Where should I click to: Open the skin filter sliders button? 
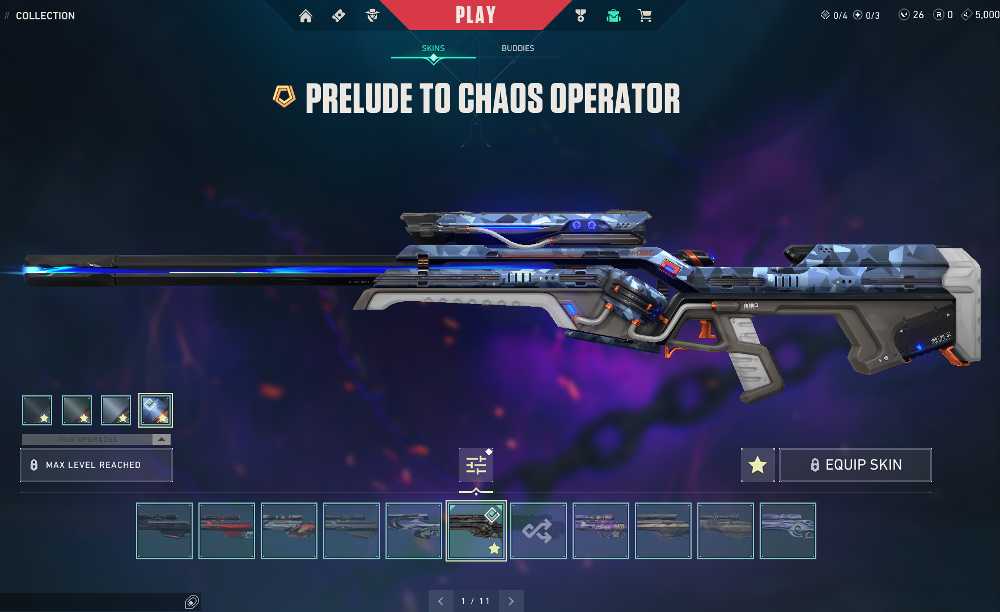(x=476, y=465)
